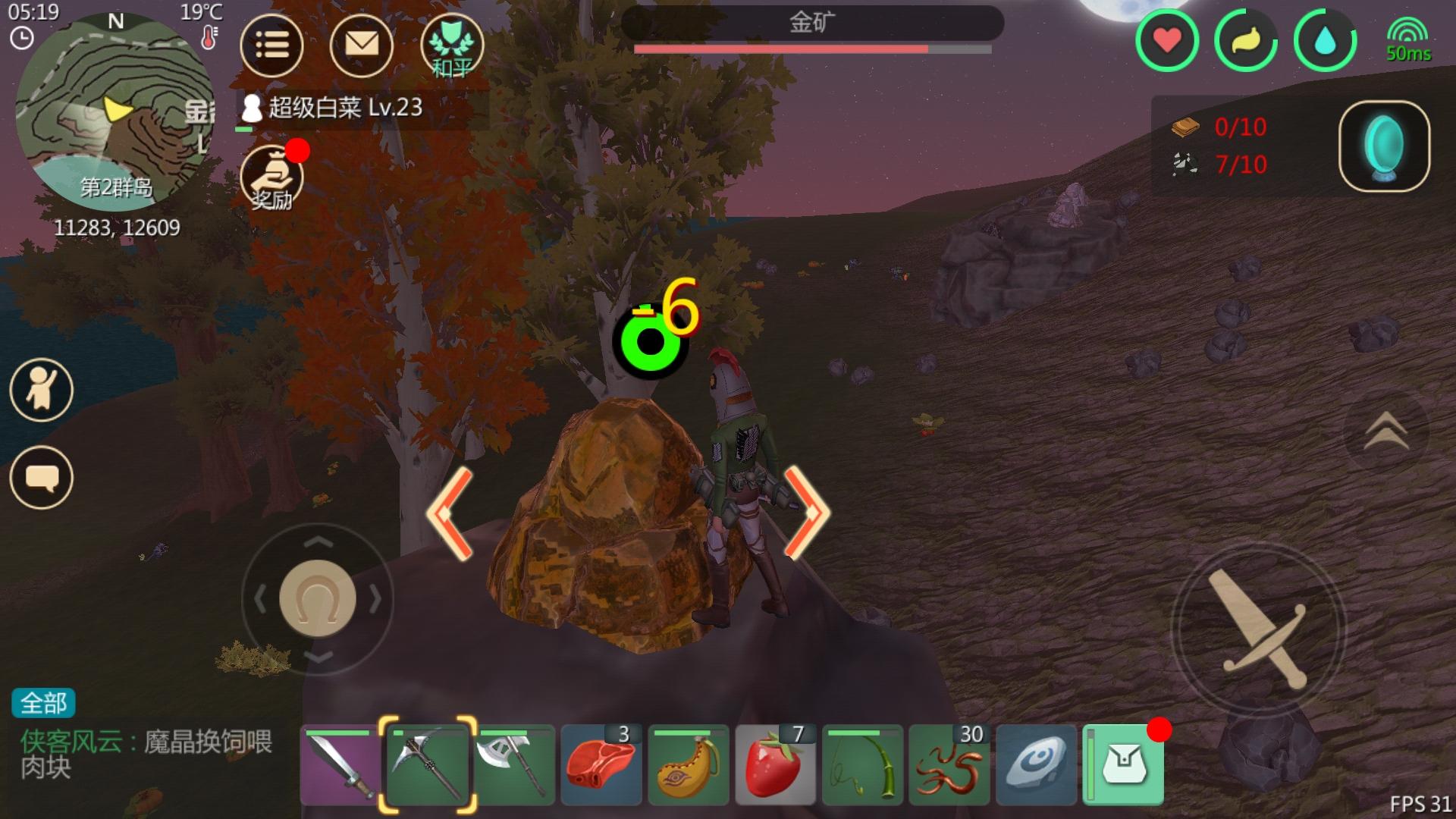
Task: Select the fishing rod hotbar slot
Action: (862, 764)
